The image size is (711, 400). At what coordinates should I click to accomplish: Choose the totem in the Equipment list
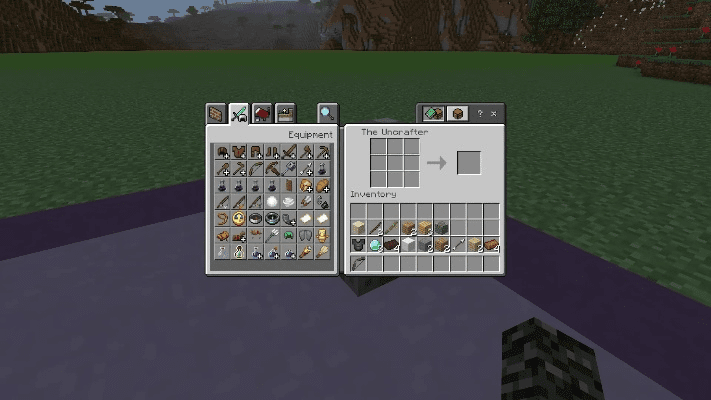[x=323, y=236]
